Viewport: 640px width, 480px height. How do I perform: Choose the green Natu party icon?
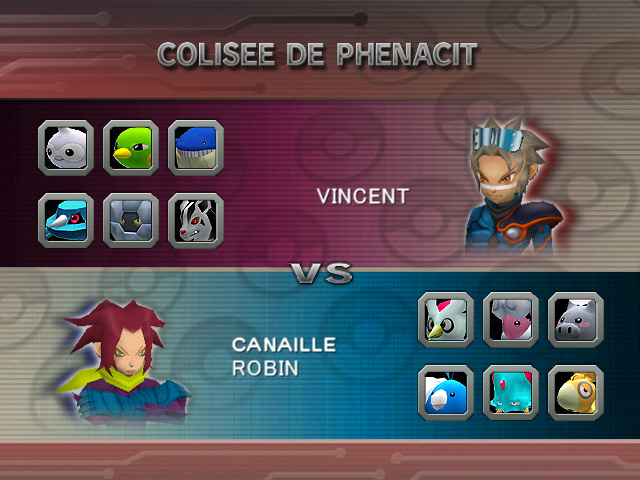131,147
